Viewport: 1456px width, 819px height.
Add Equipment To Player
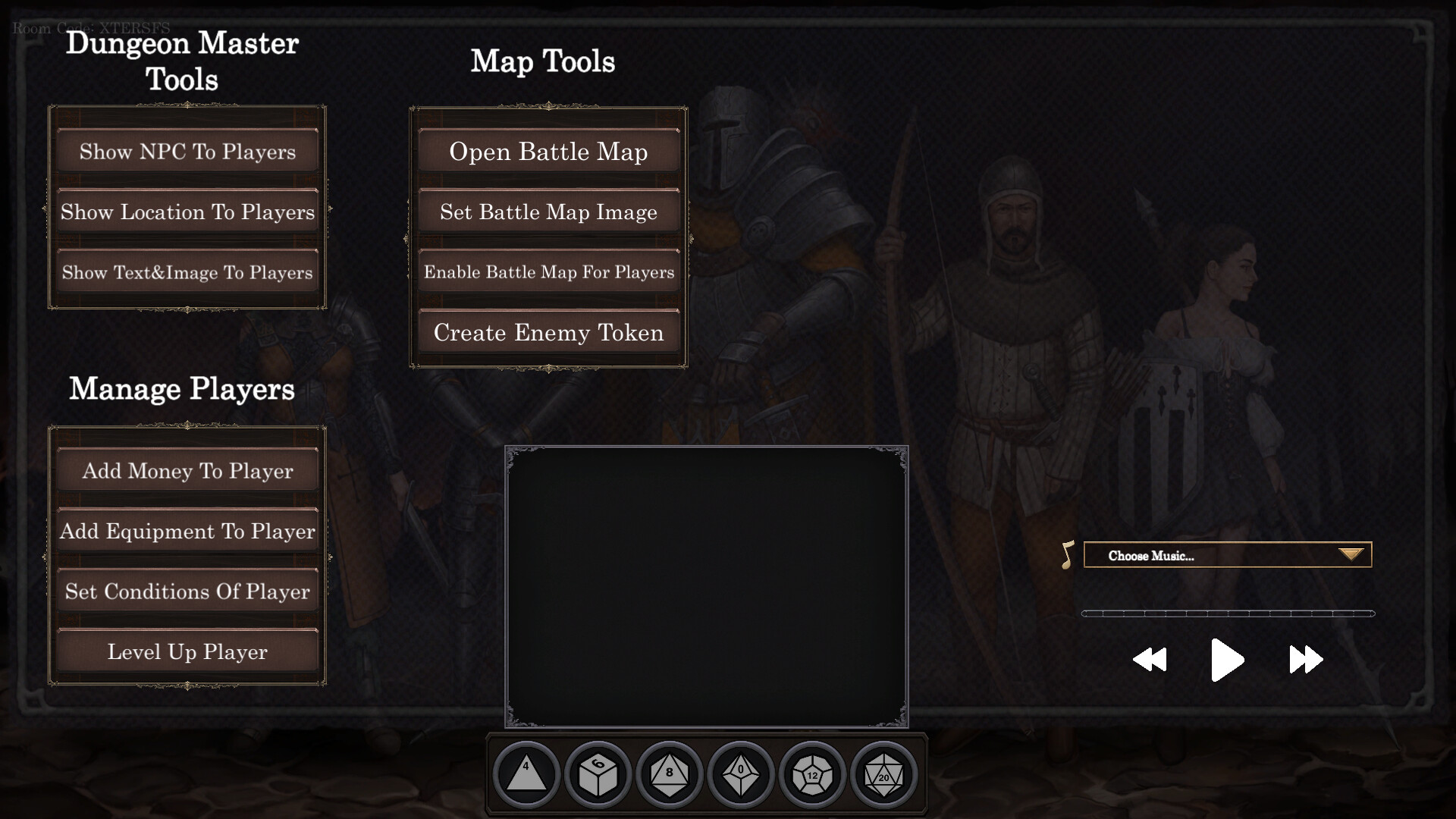[x=187, y=532]
